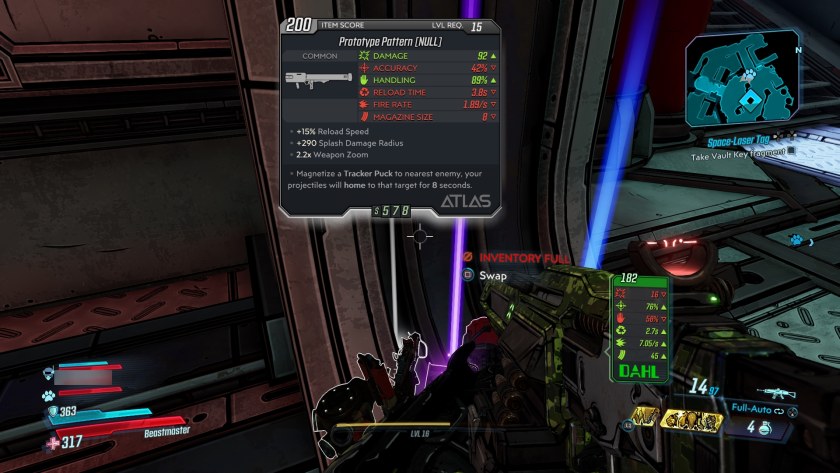Select the equipped assault rifle icon
This screenshot has width=840, height=473.
click(x=776, y=392)
